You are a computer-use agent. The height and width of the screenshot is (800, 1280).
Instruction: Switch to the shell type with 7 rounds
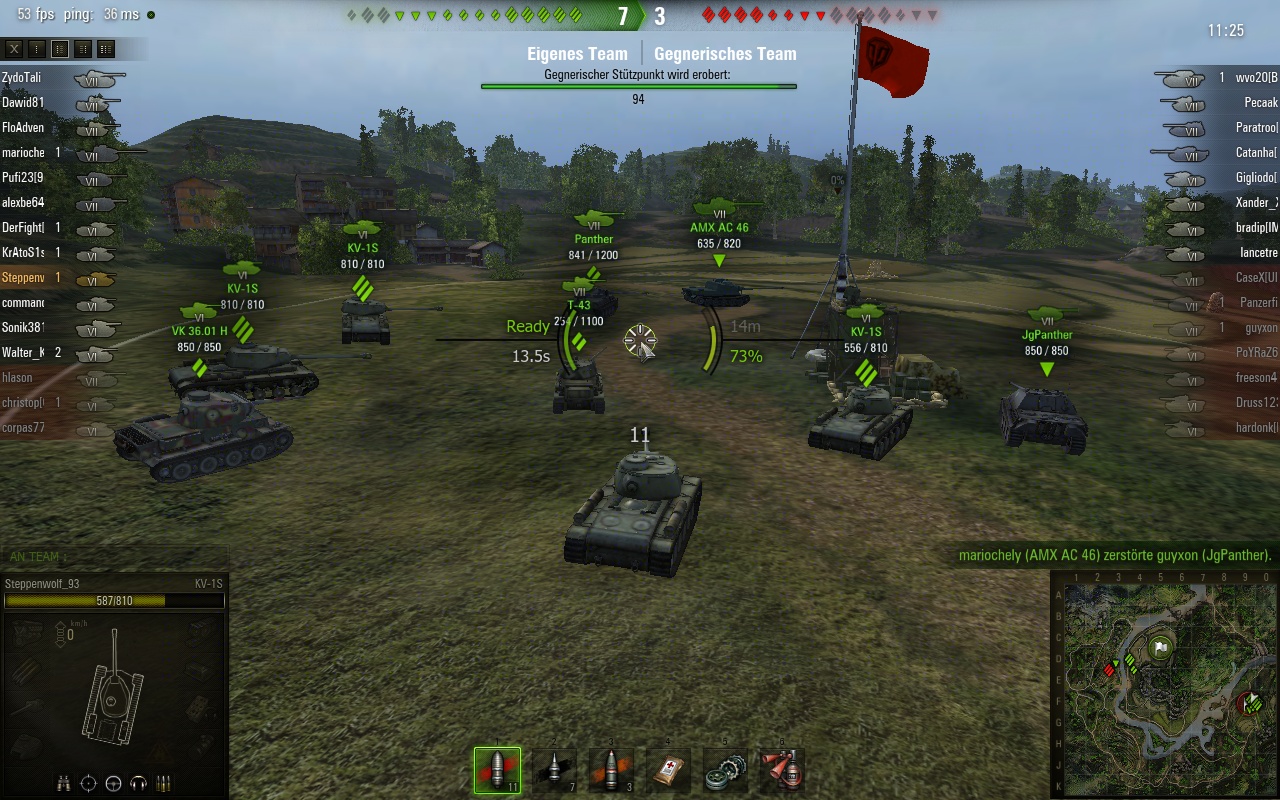coord(554,770)
